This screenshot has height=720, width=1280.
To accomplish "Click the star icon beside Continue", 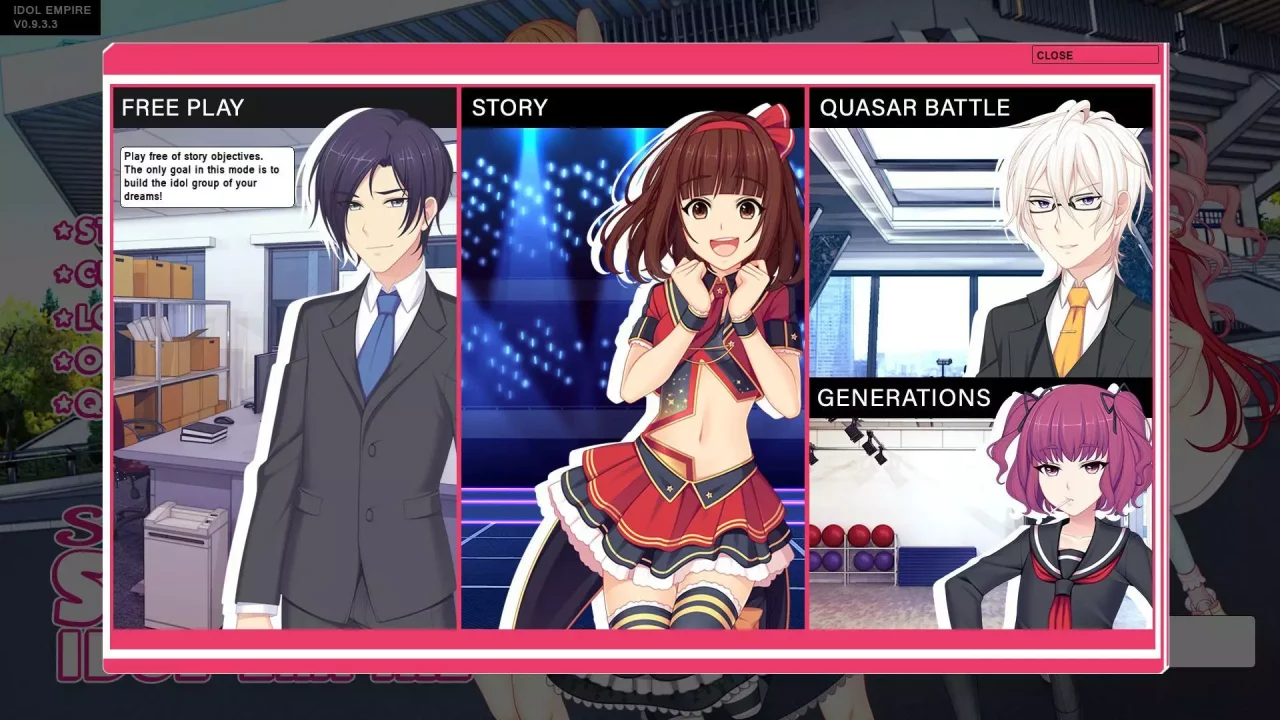I will click(x=62, y=274).
